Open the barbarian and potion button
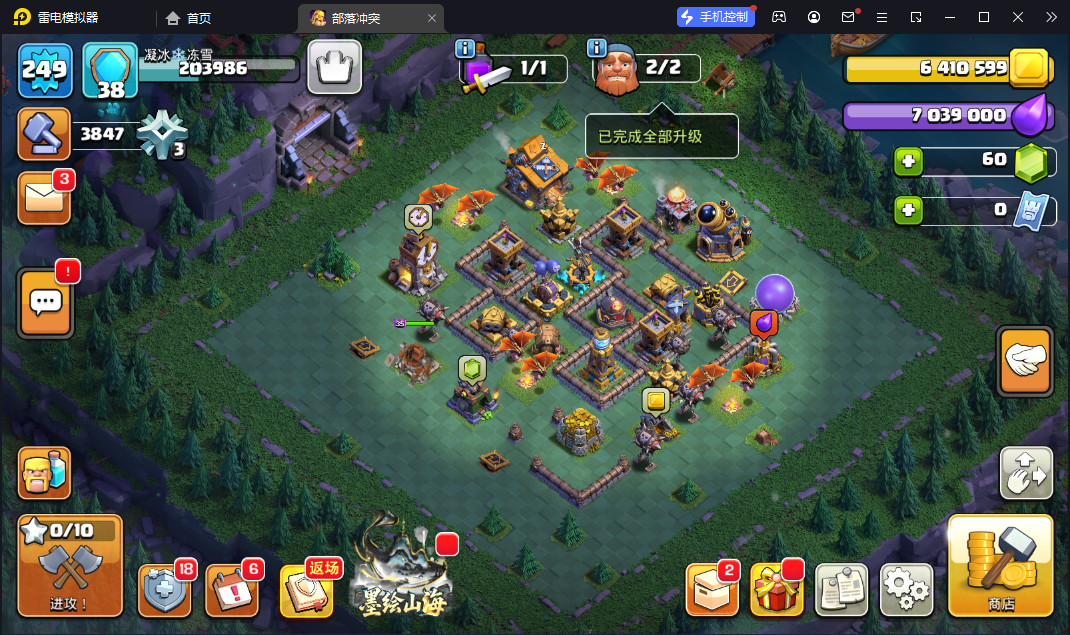This screenshot has width=1070, height=635. (44, 473)
